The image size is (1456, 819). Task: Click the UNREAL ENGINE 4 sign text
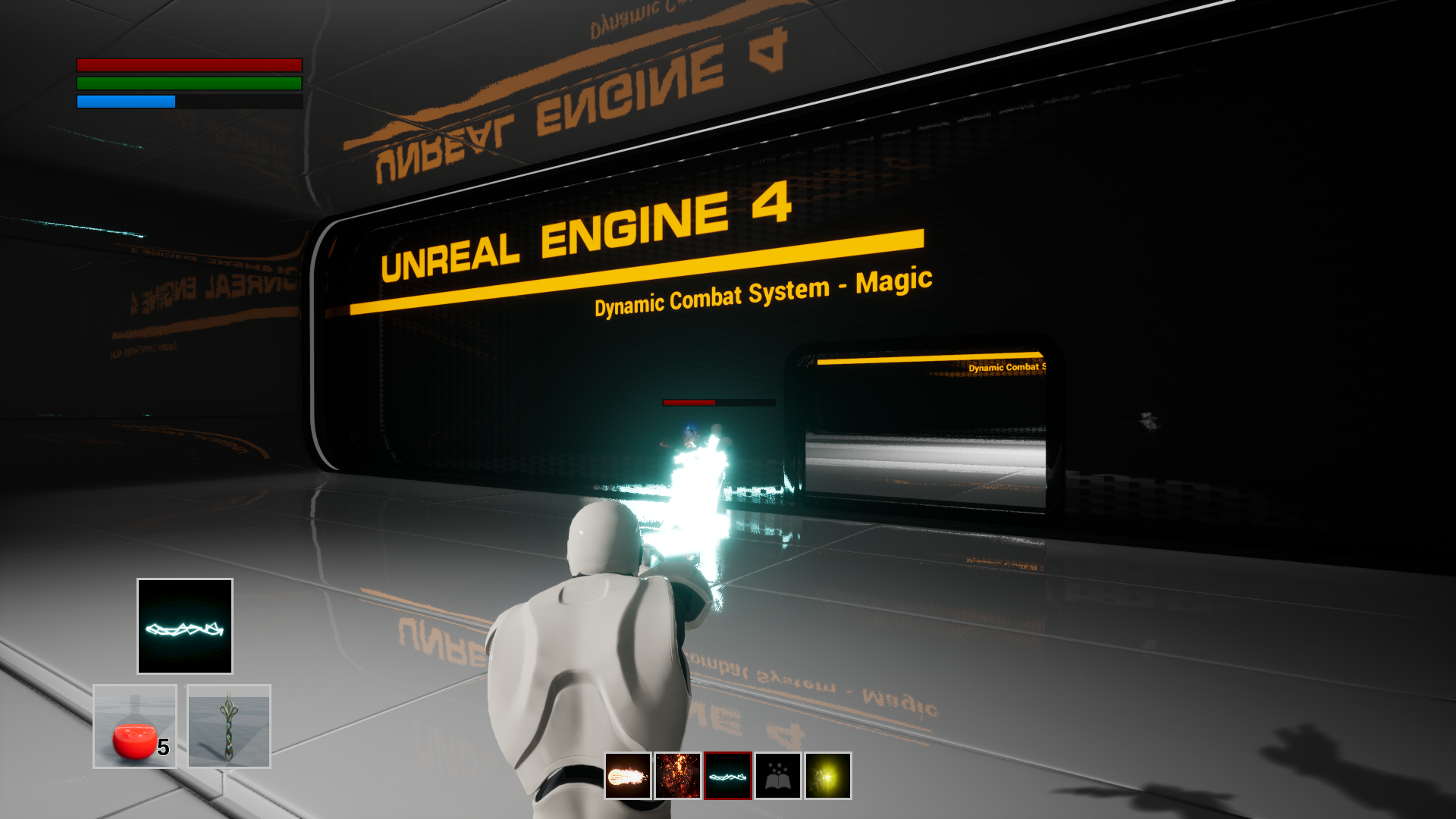click(x=584, y=235)
